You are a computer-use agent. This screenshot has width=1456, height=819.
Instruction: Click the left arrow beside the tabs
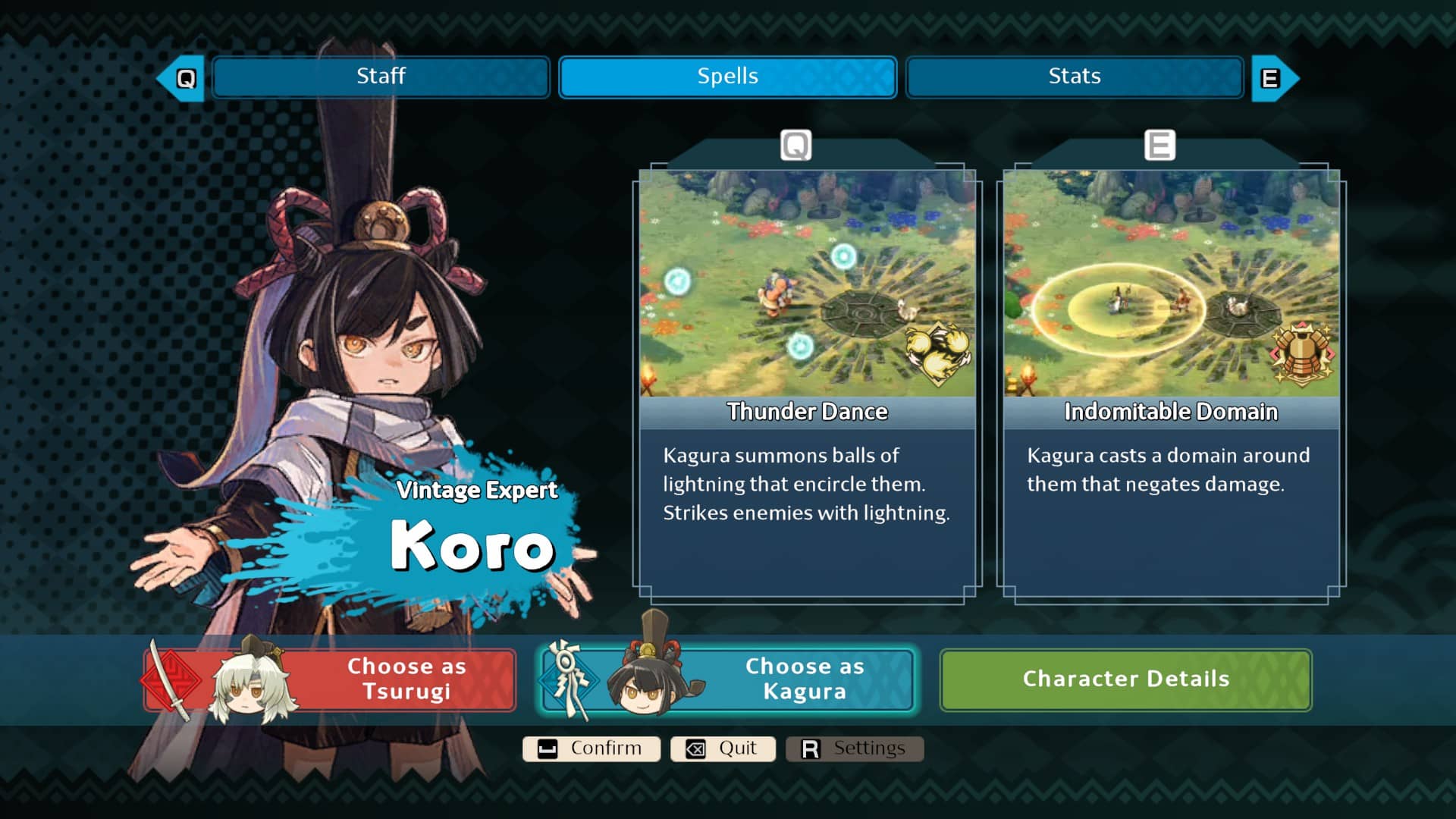click(x=182, y=78)
